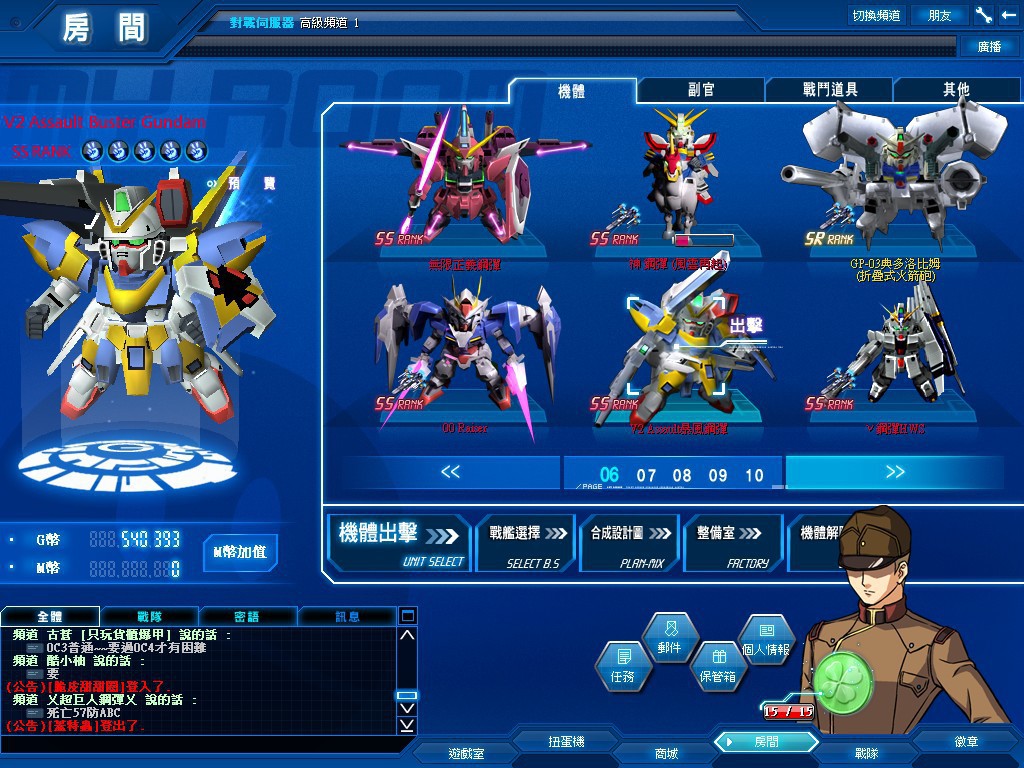The image size is (1024, 768).
Task: Click the M幣加值 top-up button
Action: 240,552
